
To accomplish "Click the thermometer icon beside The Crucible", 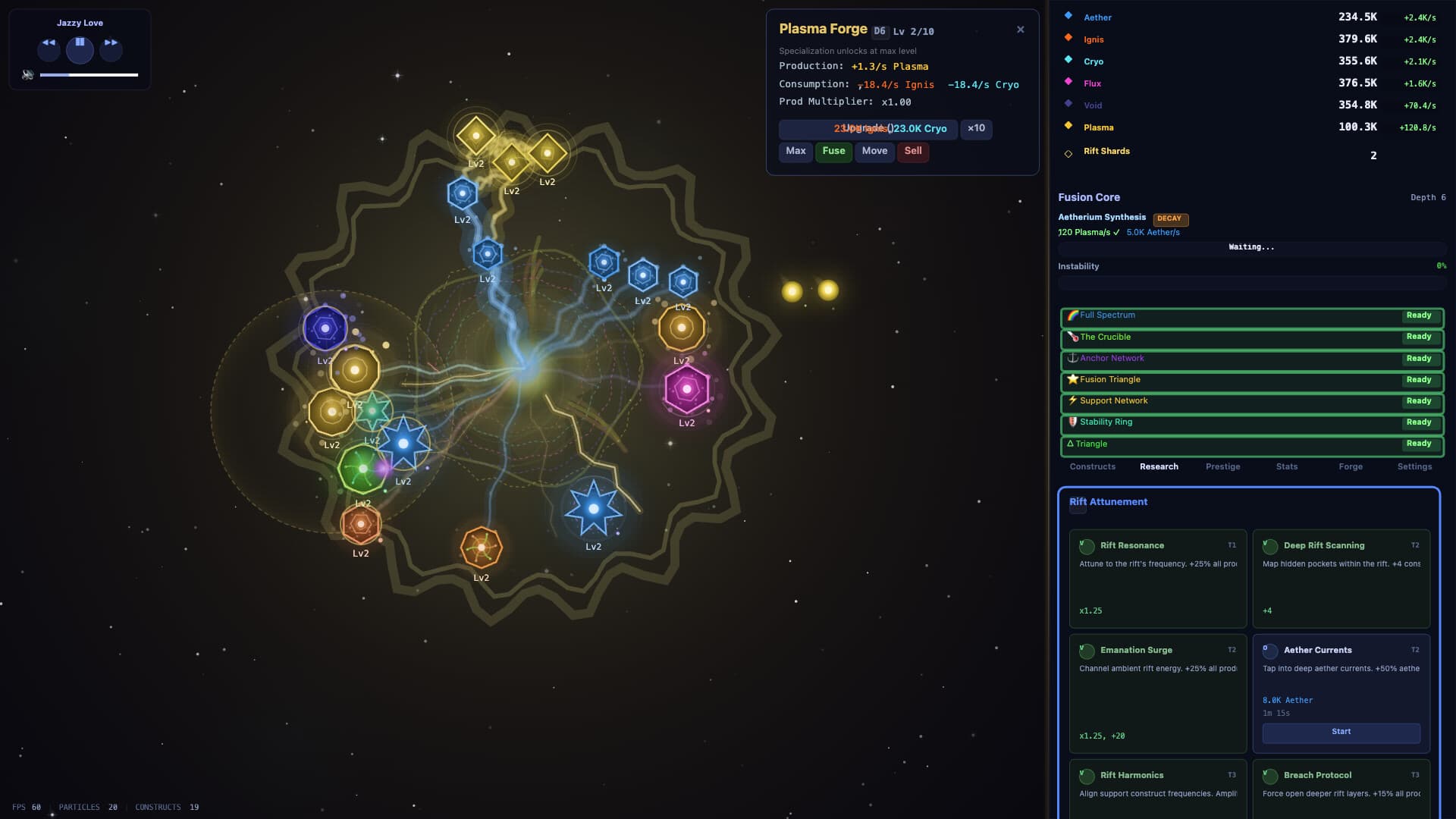I will 1072,337.
